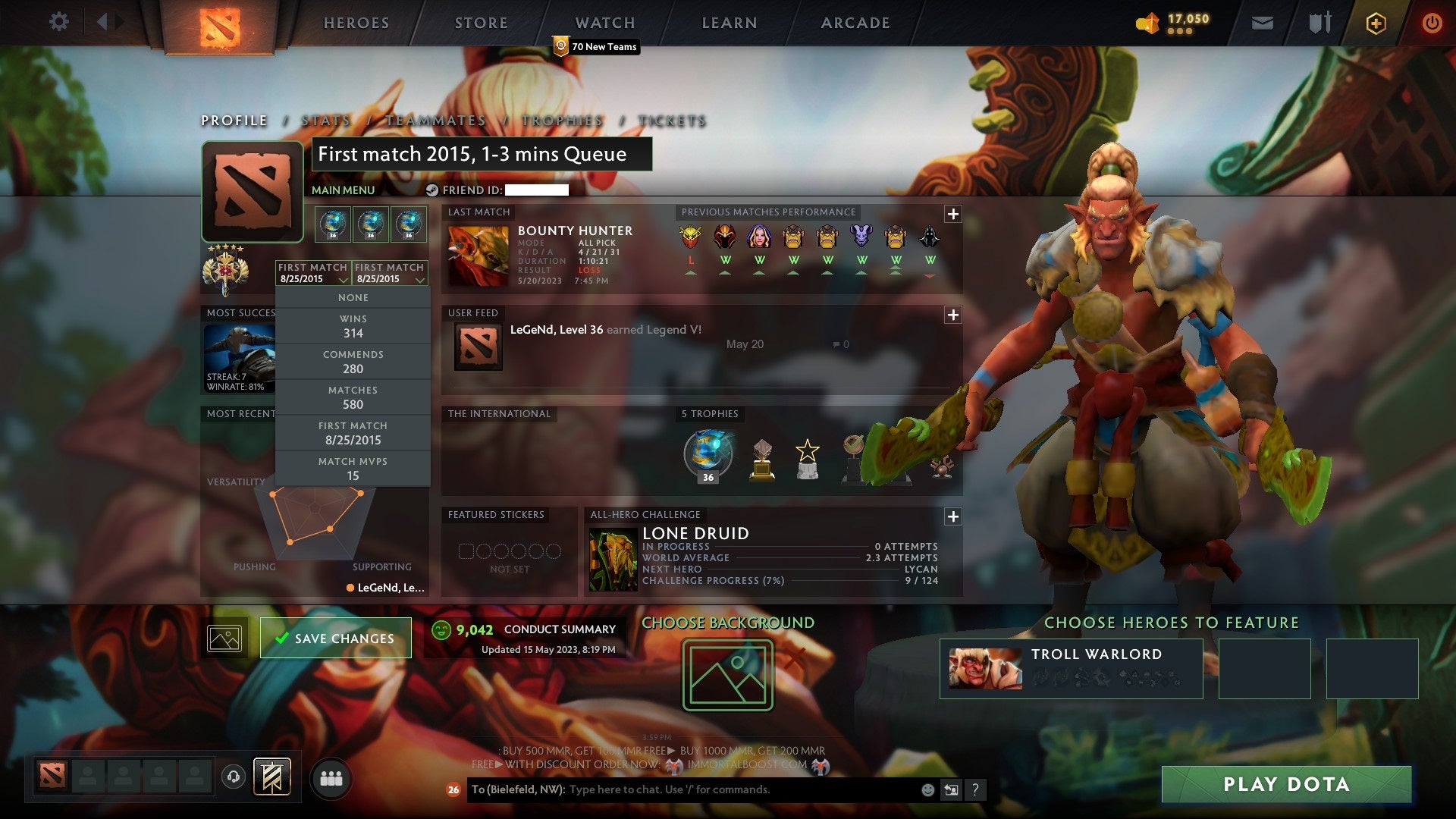Select WINS 314 in the stat dropdown list
The image size is (1456, 819).
(x=353, y=325)
